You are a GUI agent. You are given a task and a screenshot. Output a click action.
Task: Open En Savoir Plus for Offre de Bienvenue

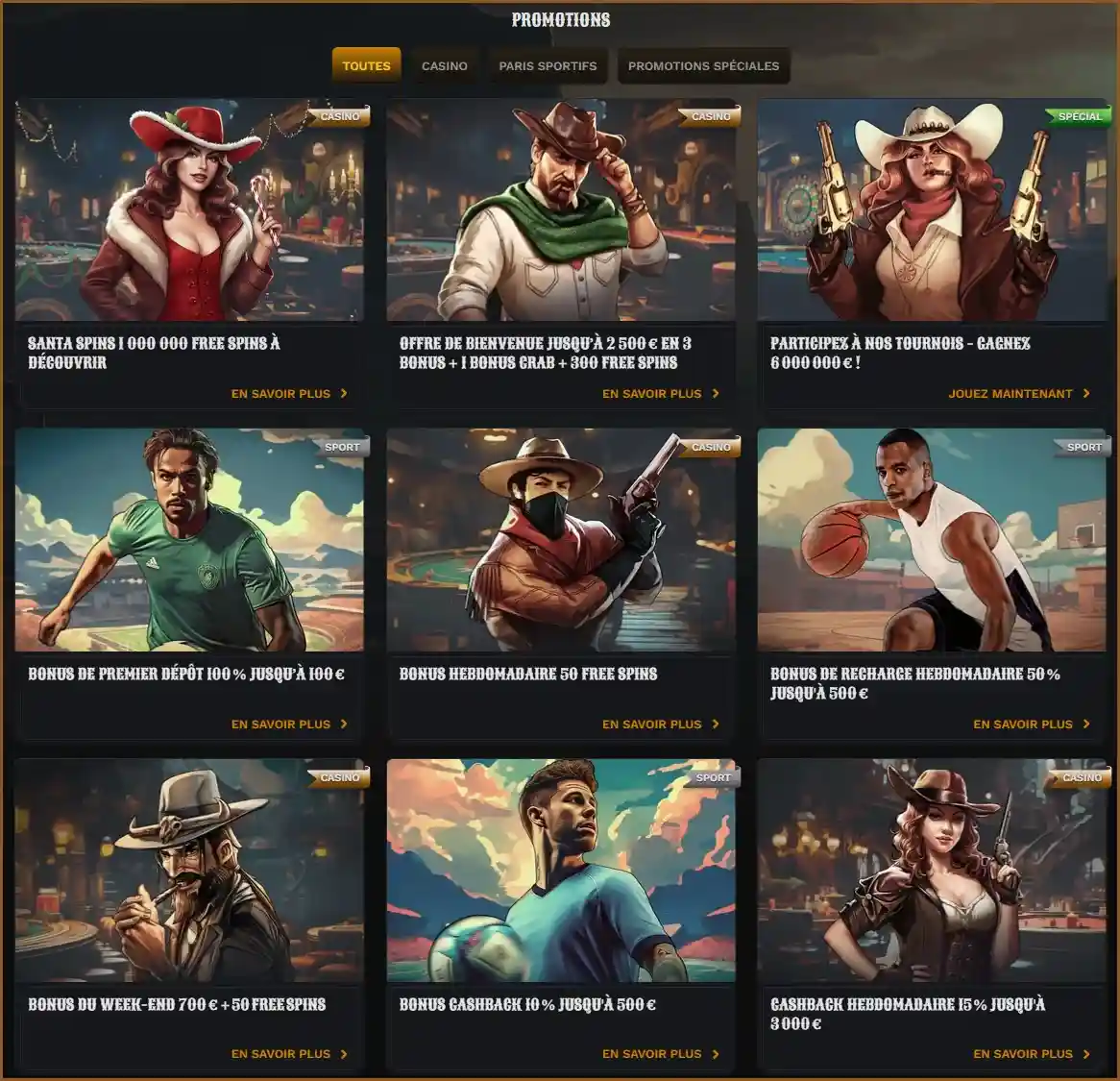point(661,393)
